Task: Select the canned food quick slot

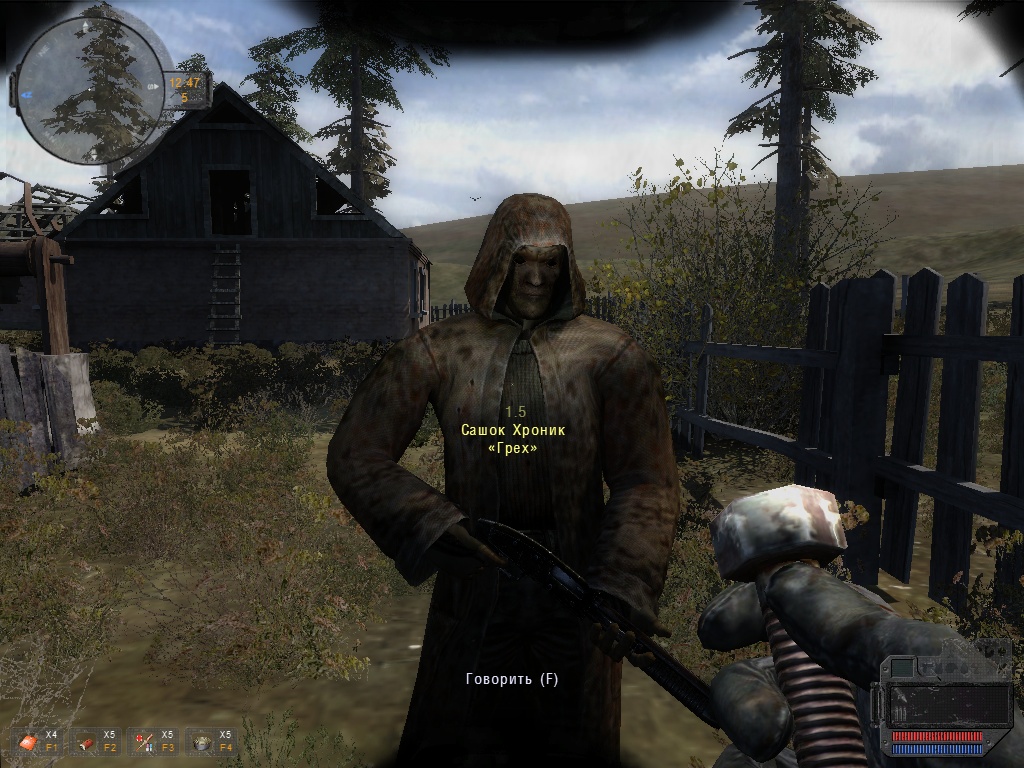Action: pyautogui.click(x=201, y=741)
